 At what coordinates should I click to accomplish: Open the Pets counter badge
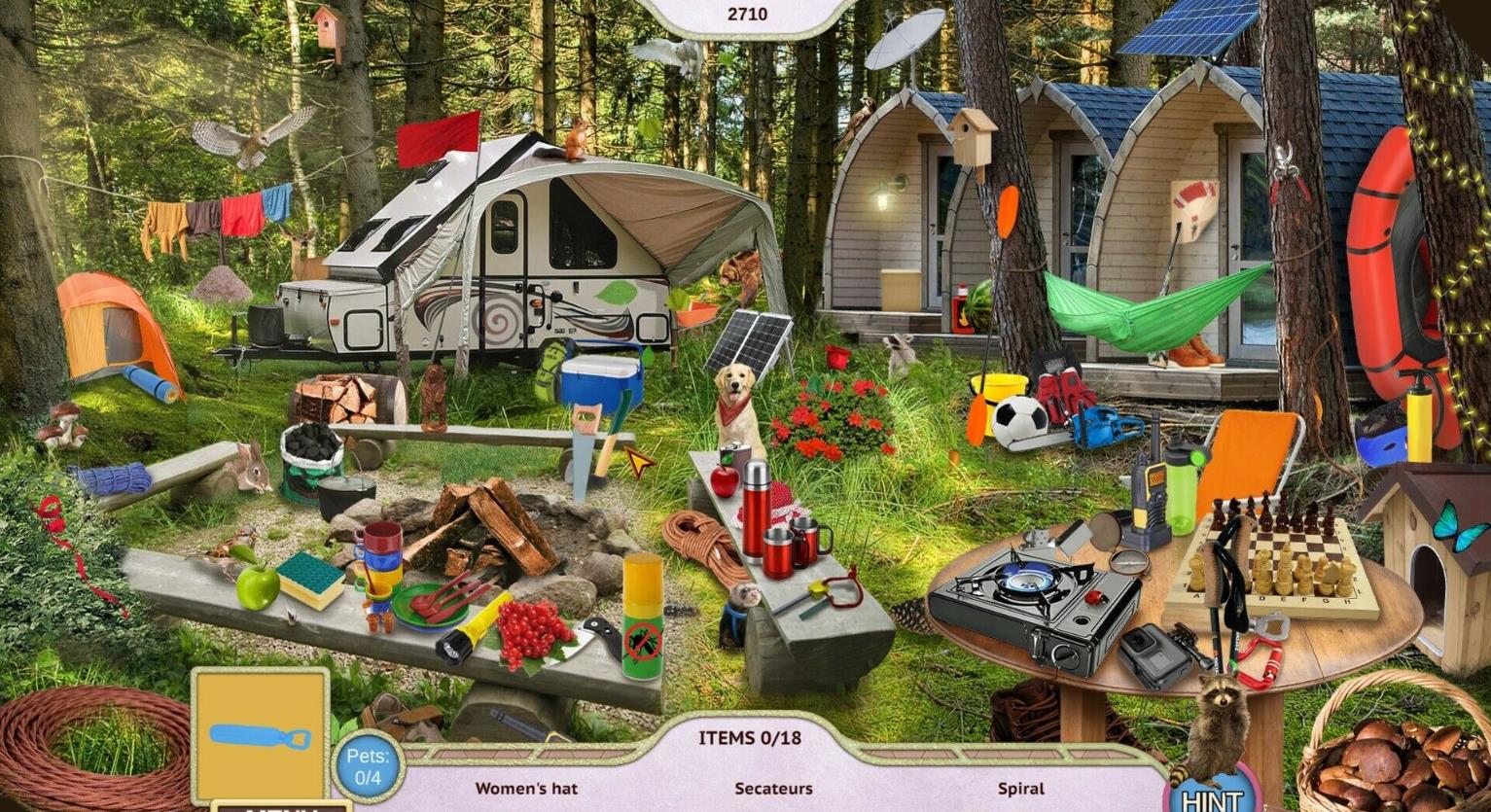[x=368, y=766]
